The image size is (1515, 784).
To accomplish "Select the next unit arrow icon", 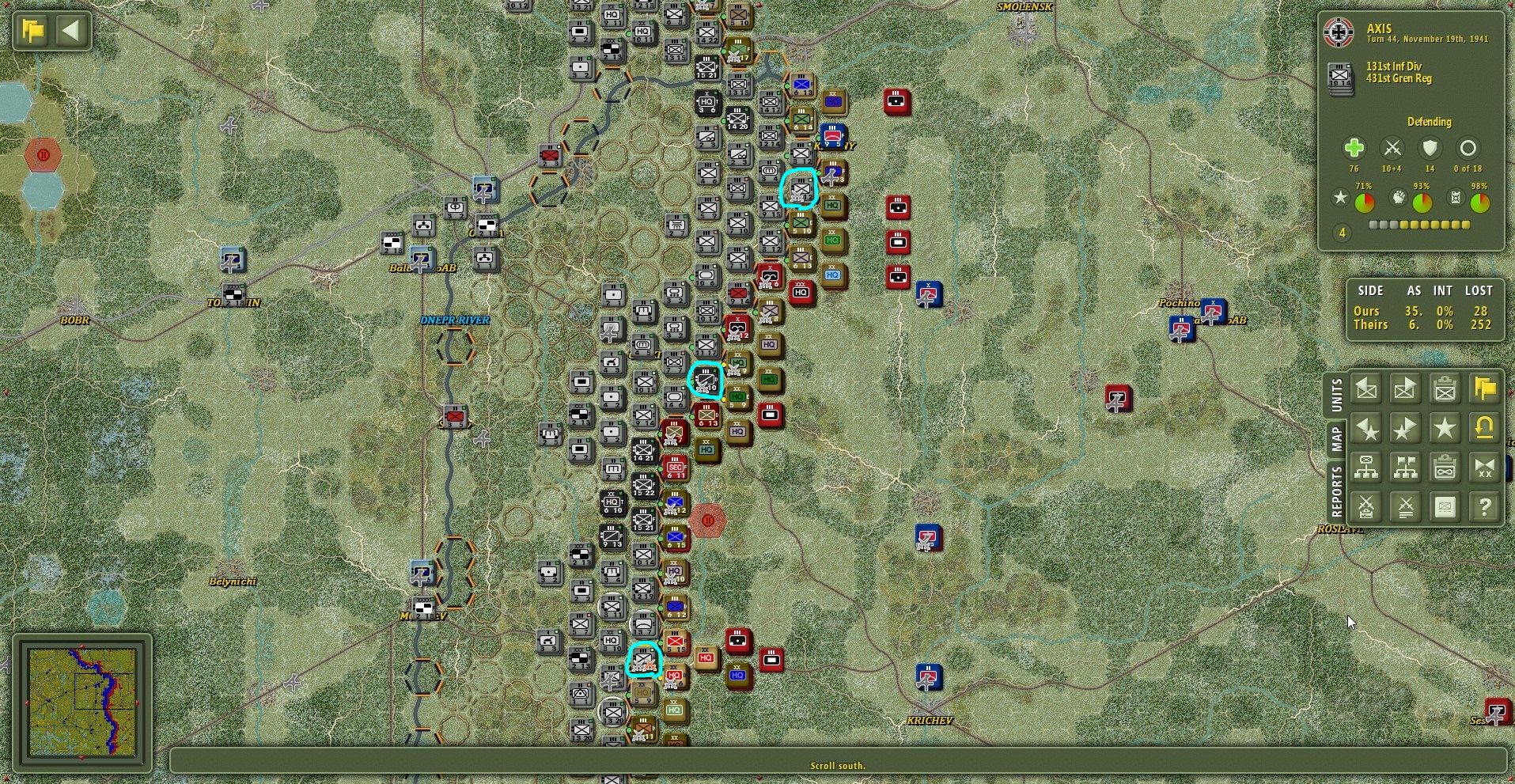I will click(1406, 388).
